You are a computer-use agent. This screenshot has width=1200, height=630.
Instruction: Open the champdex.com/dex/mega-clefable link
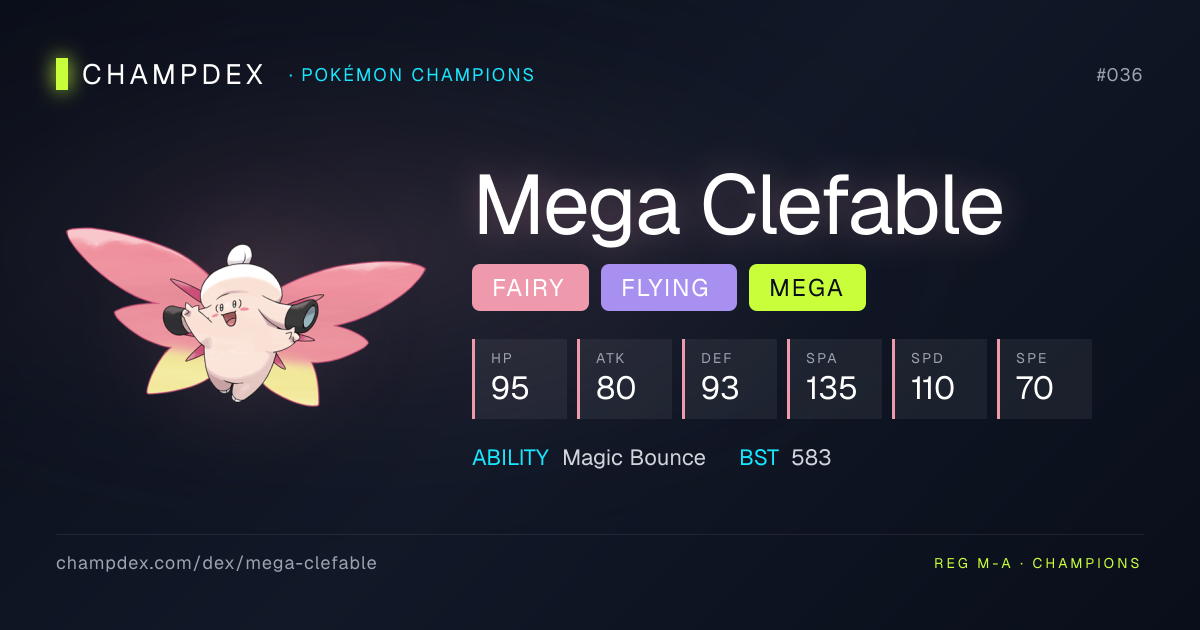[217, 563]
